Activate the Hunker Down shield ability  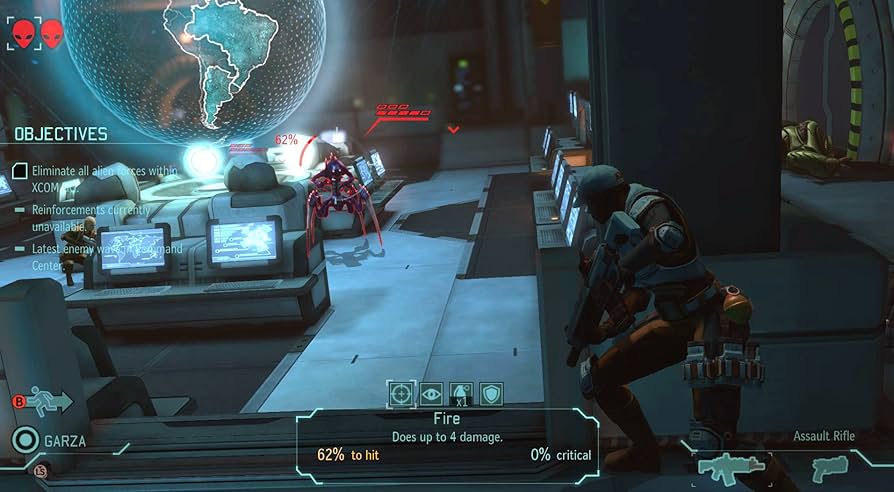491,394
